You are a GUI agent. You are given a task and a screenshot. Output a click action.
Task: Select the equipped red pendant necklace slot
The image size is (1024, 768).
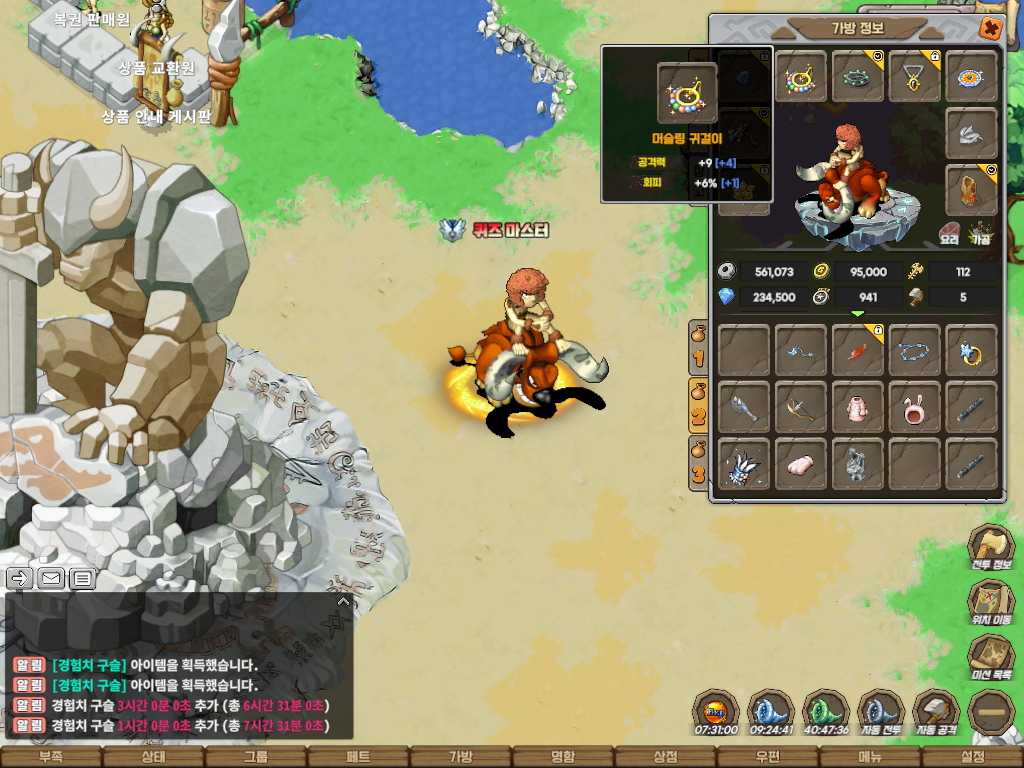pos(915,77)
